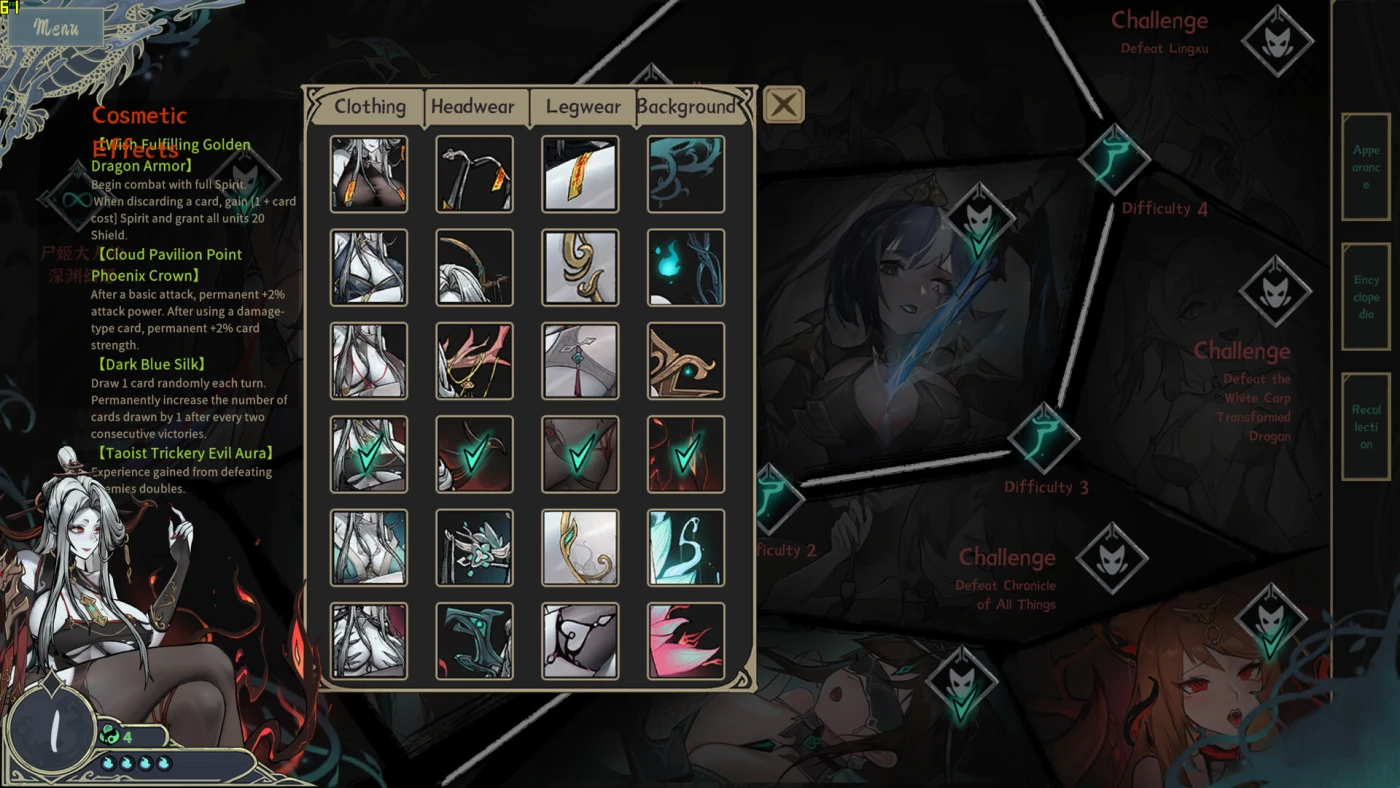1400x788 pixels.
Task: Select the red coral antler headwear
Action: [474, 361]
